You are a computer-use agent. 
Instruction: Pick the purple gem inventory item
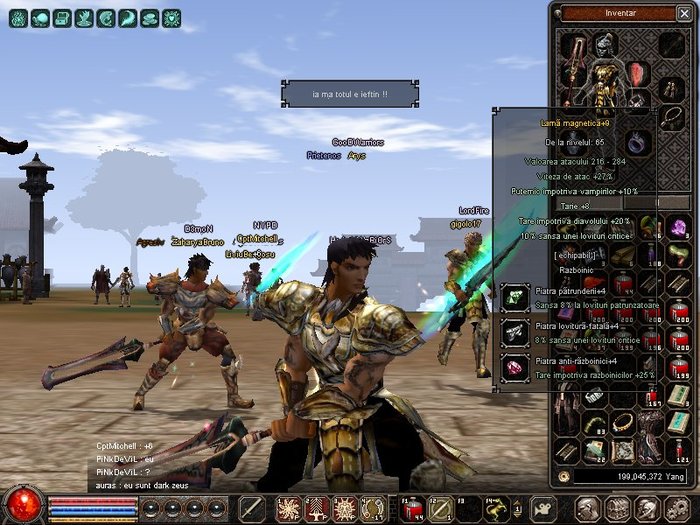[x=679, y=228]
